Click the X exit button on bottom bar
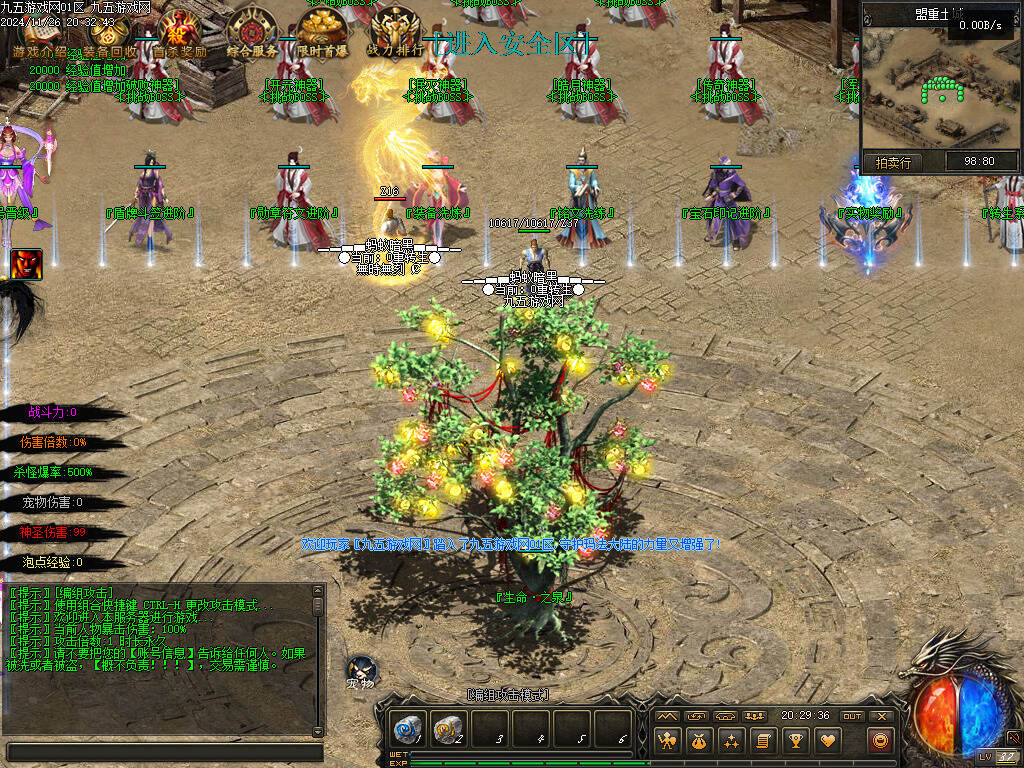Screen dimensions: 1024x768 coord(881,716)
